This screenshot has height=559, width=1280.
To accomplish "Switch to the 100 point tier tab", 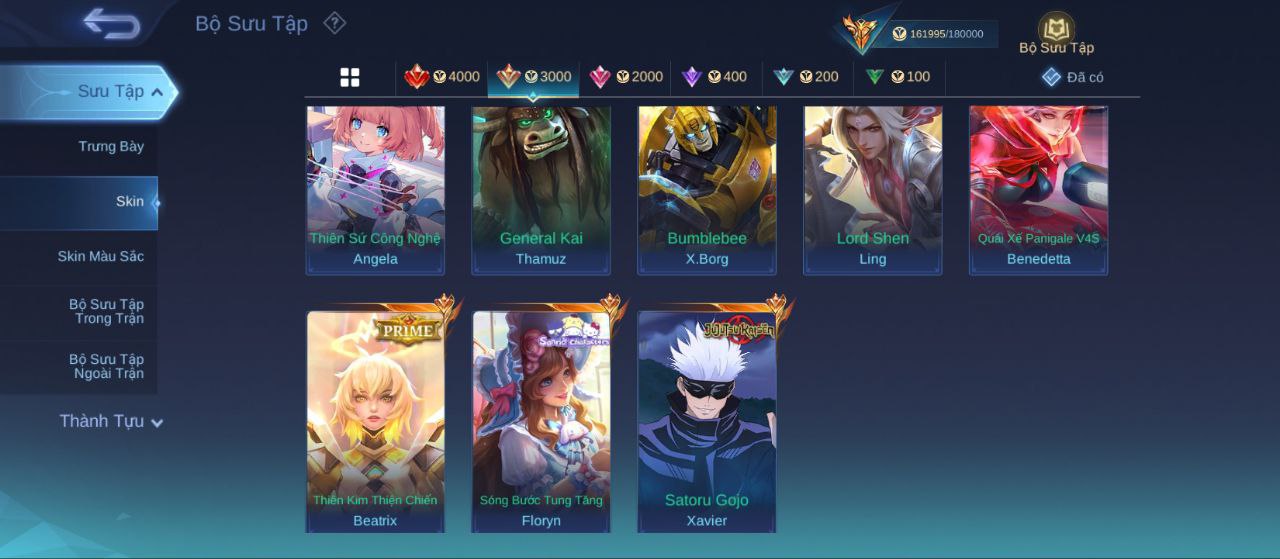I will click(x=898, y=77).
